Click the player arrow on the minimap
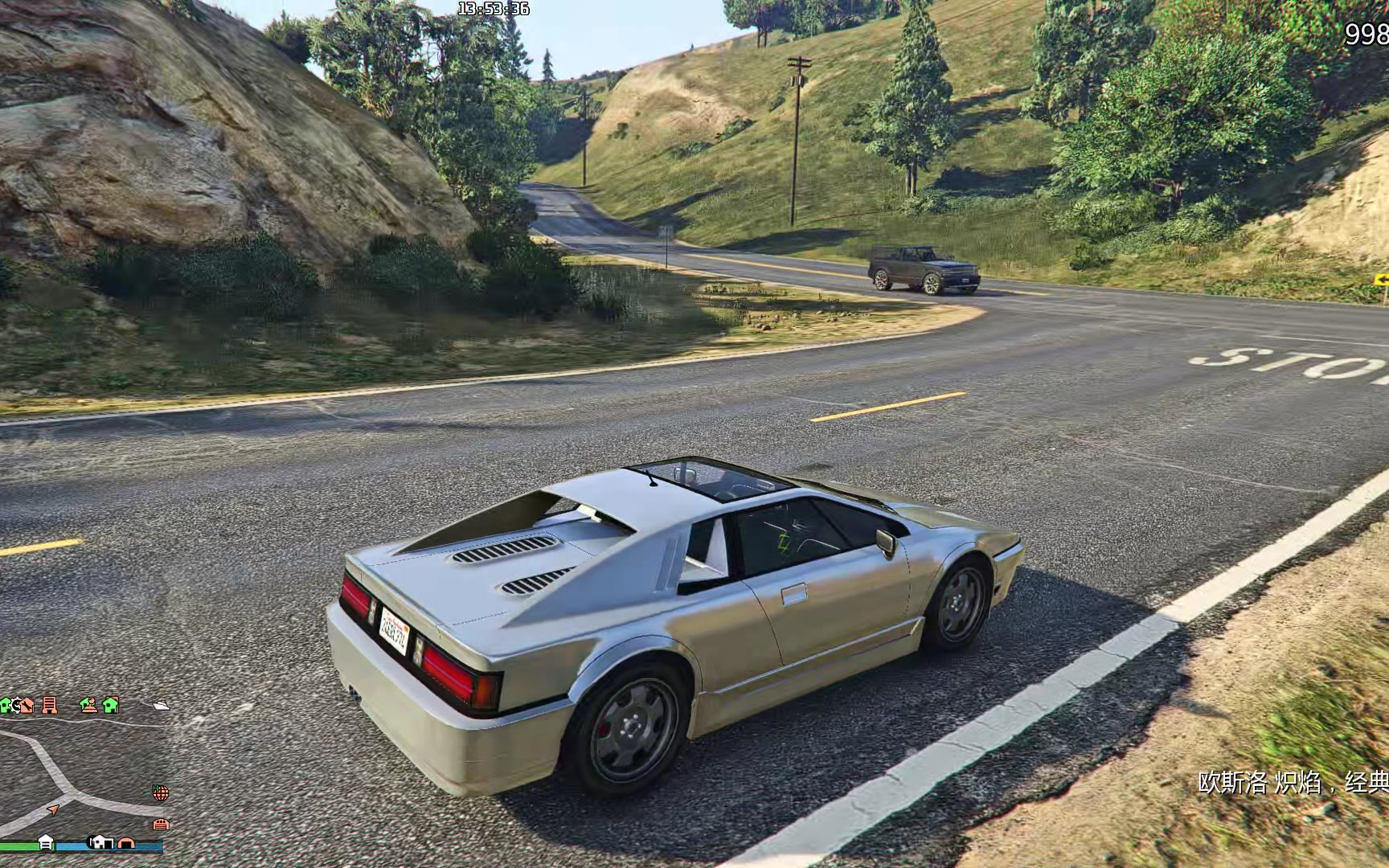This screenshot has height=868, width=1389. coord(52,811)
